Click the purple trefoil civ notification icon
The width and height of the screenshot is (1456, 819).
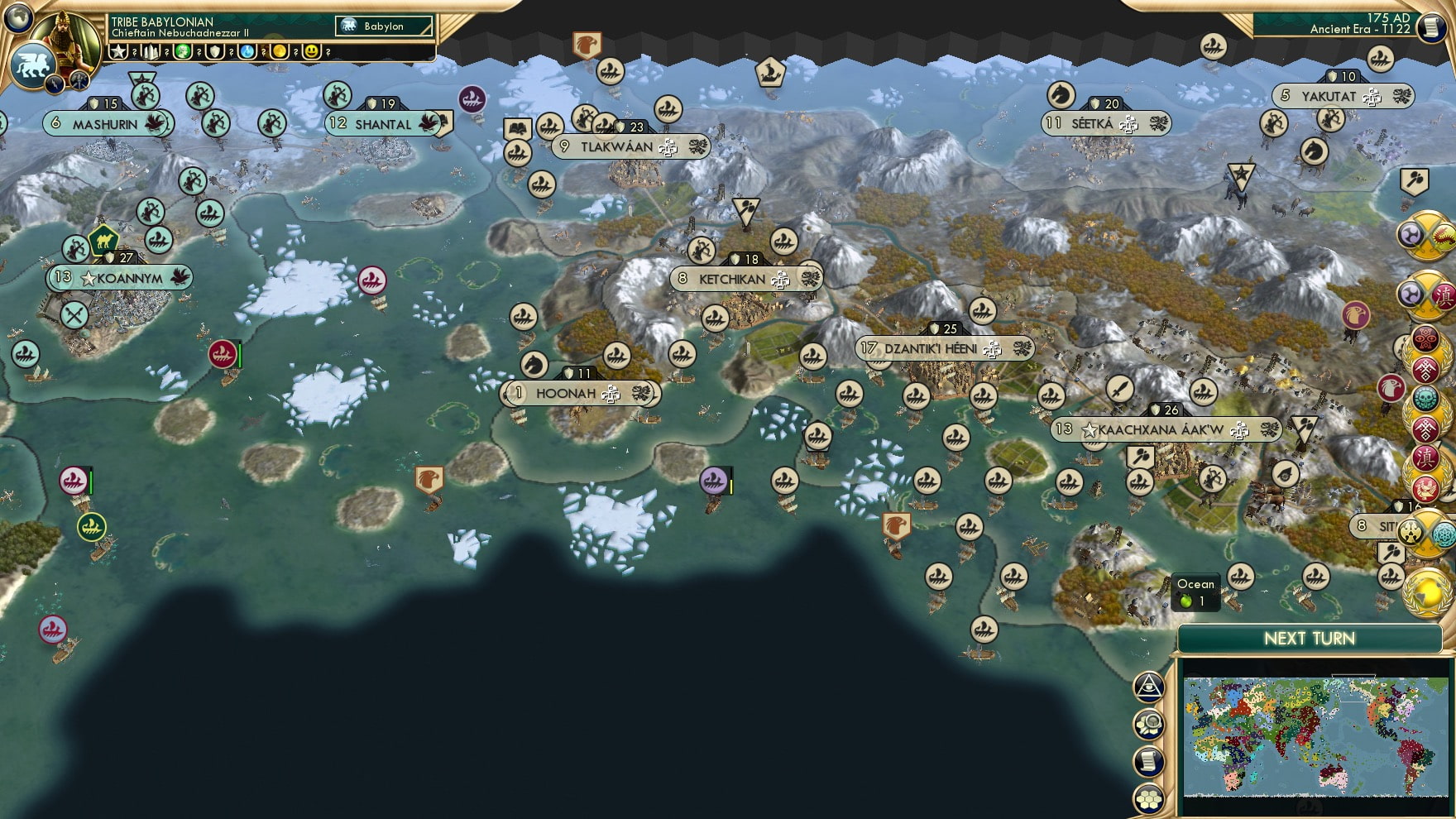(x=1412, y=236)
